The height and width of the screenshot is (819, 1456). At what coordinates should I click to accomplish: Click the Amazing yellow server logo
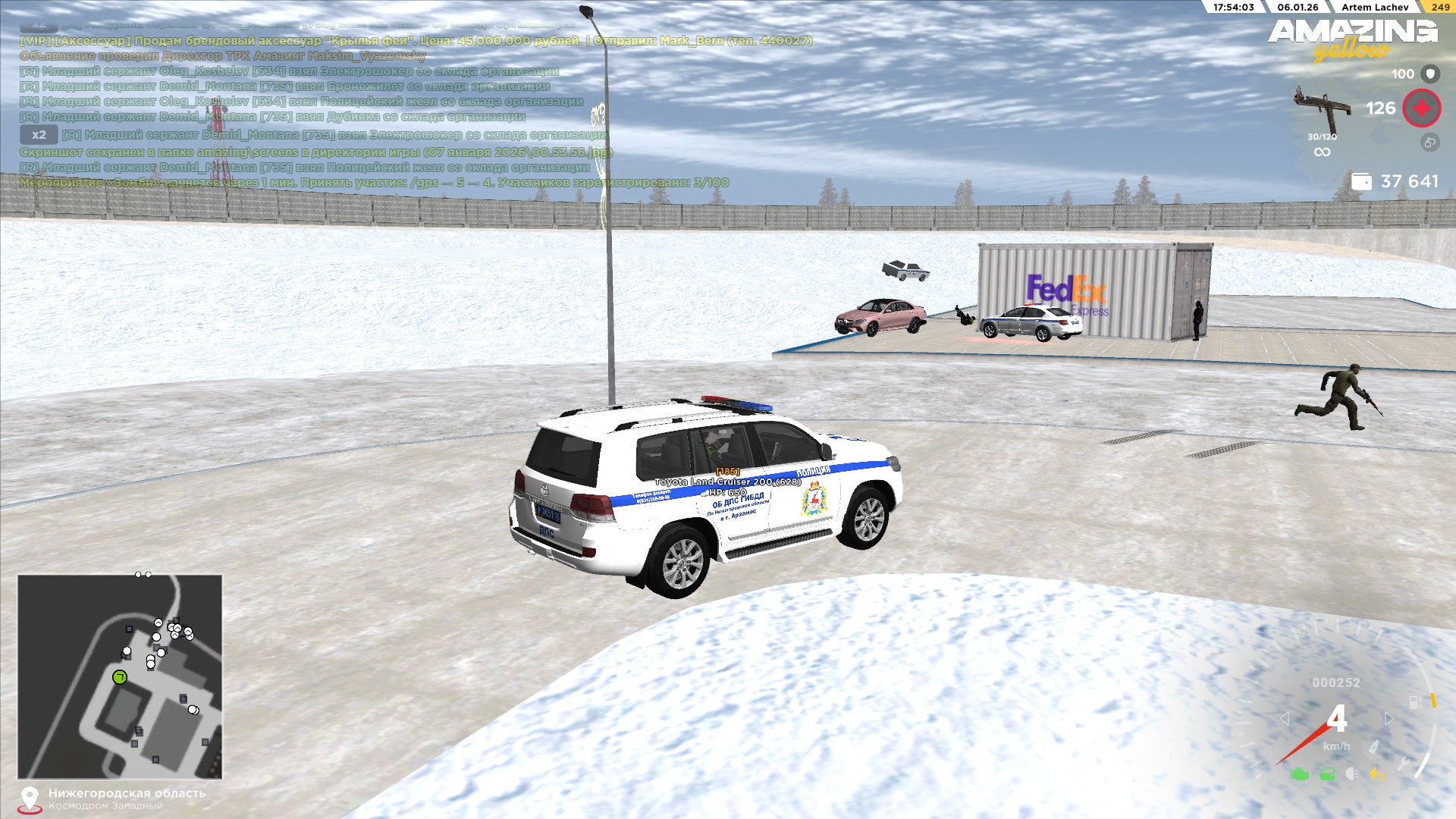pyautogui.click(x=1352, y=39)
